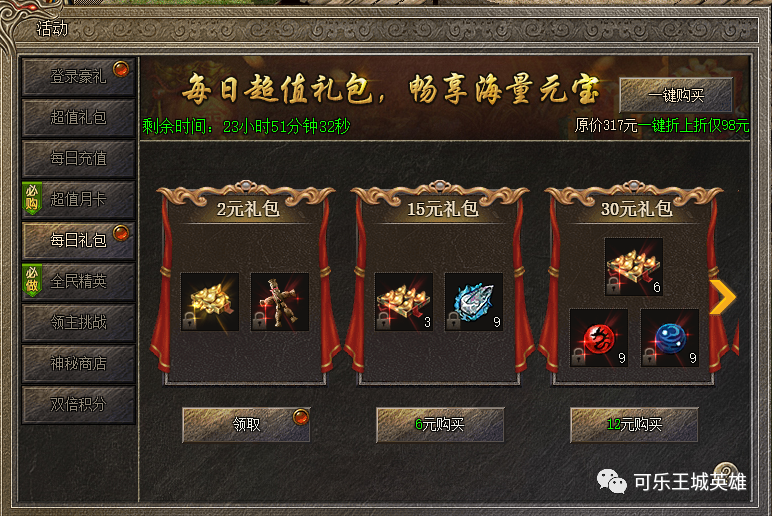Viewport: 772px width, 516px height.
Task: View the gold ingot pile in the 30元礼包
Action: click(634, 267)
